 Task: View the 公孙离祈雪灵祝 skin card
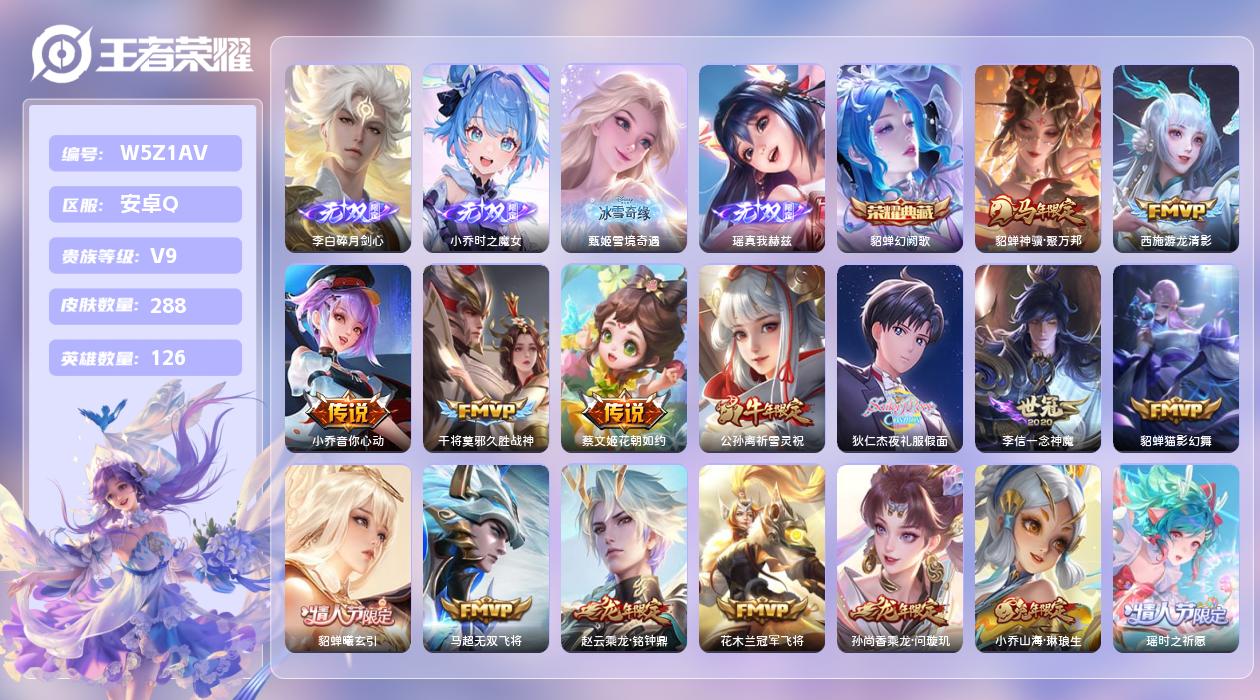click(x=762, y=358)
